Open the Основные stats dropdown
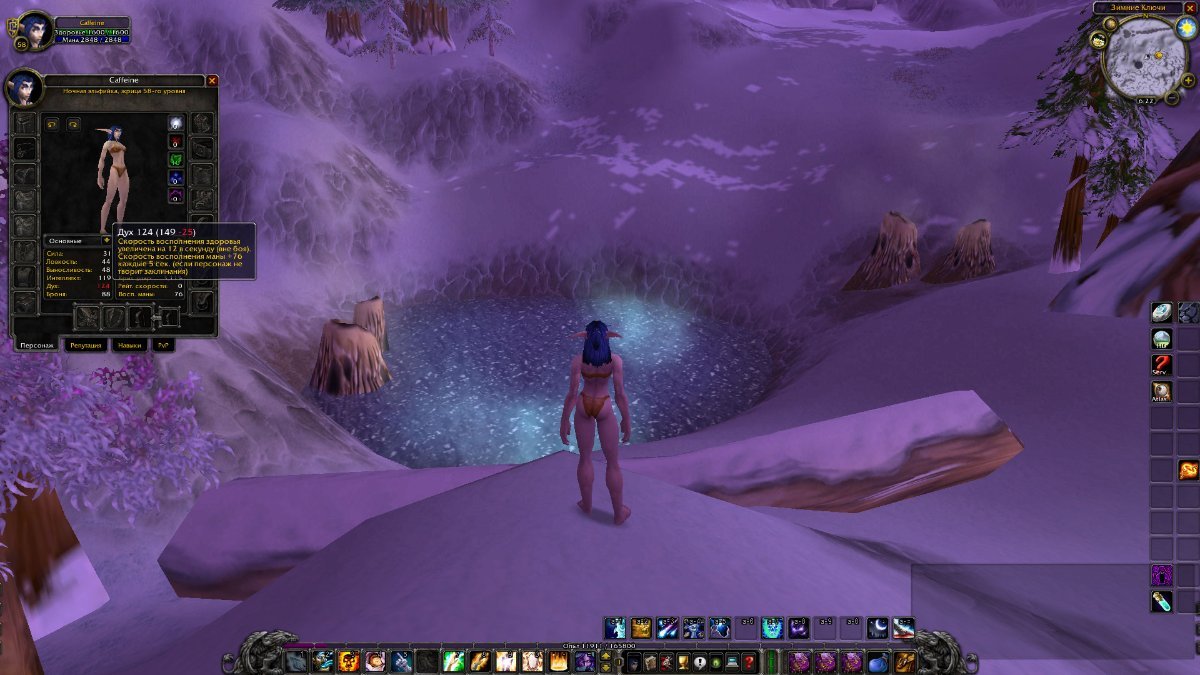 [x=107, y=240]
